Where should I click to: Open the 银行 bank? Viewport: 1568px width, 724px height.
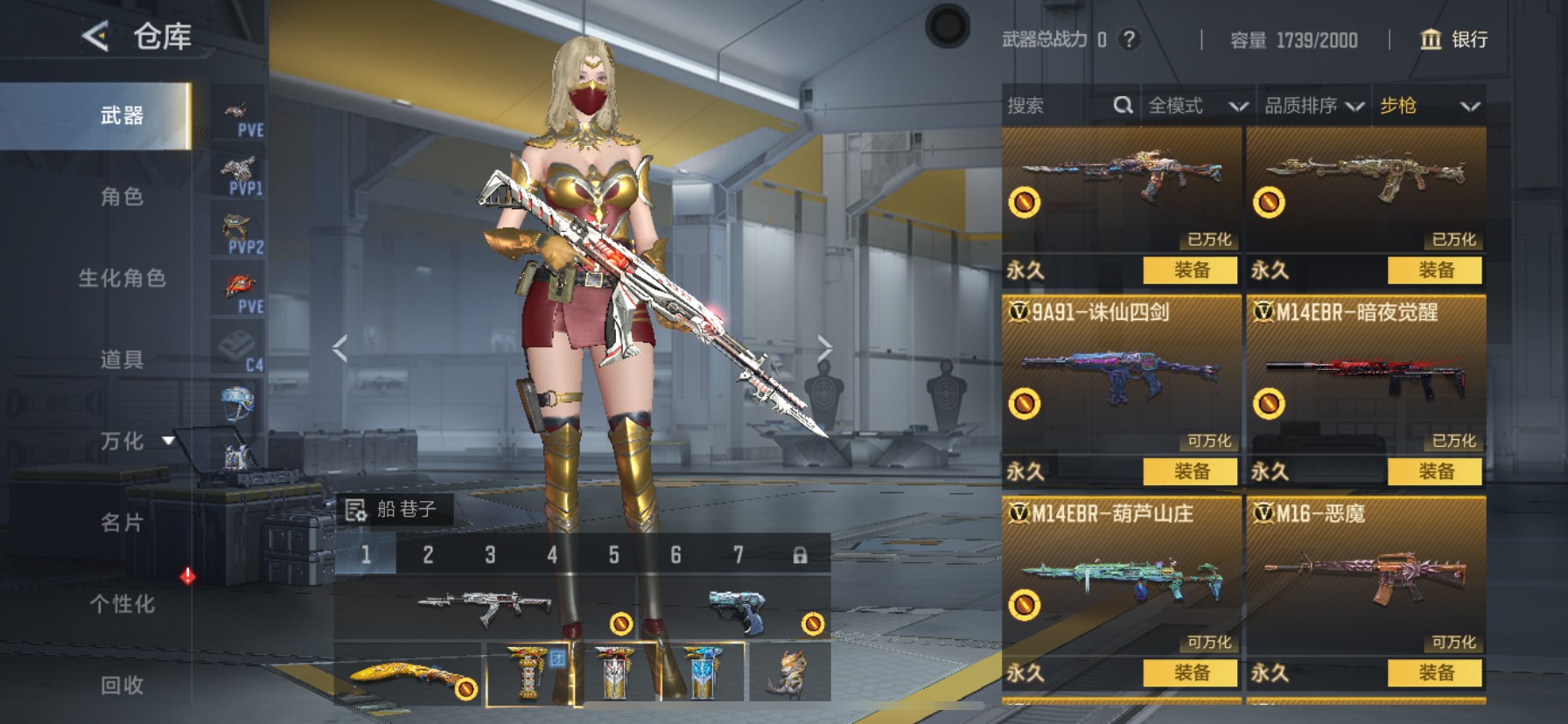click(x=1453, y=39)
